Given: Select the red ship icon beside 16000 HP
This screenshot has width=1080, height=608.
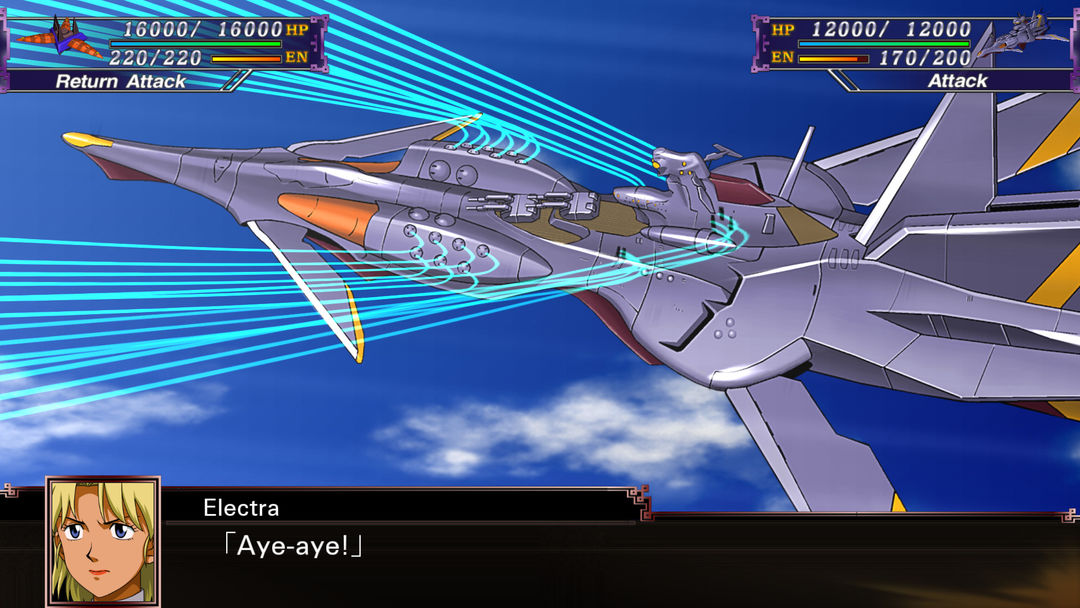Looking at the screenshot, I should pos(59,38).
